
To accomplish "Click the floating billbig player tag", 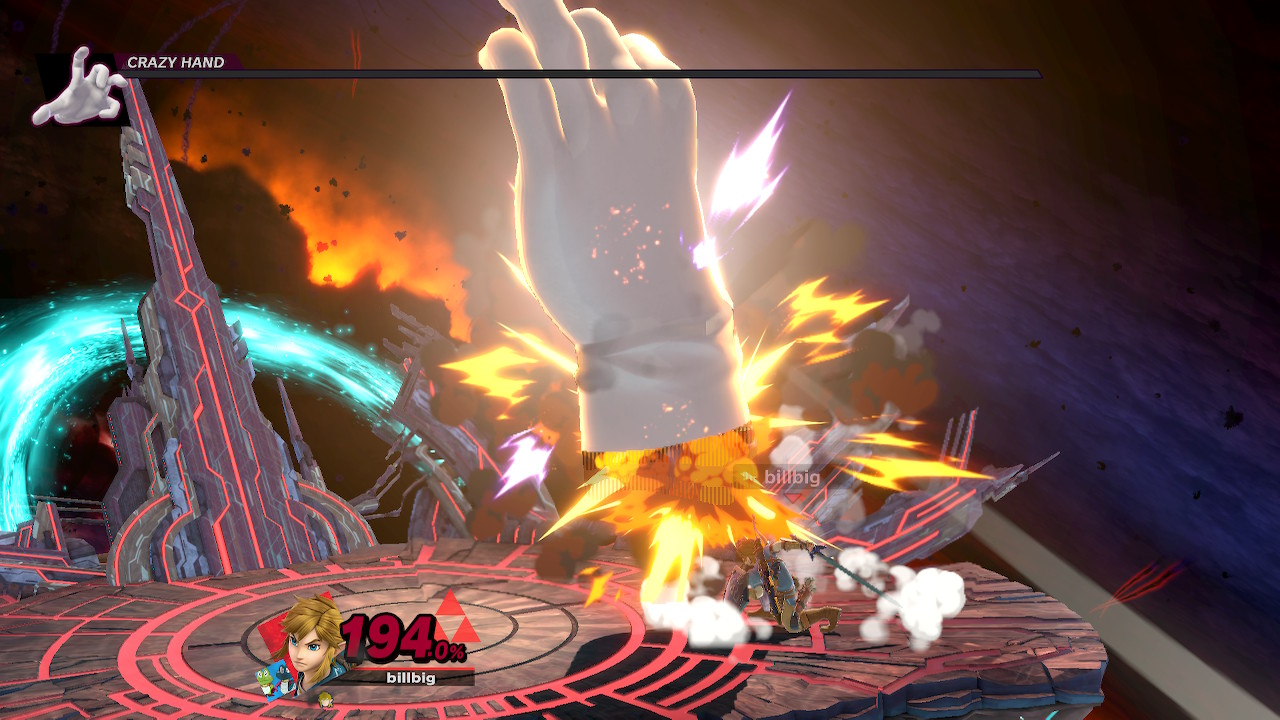I will tap(791, 477).
